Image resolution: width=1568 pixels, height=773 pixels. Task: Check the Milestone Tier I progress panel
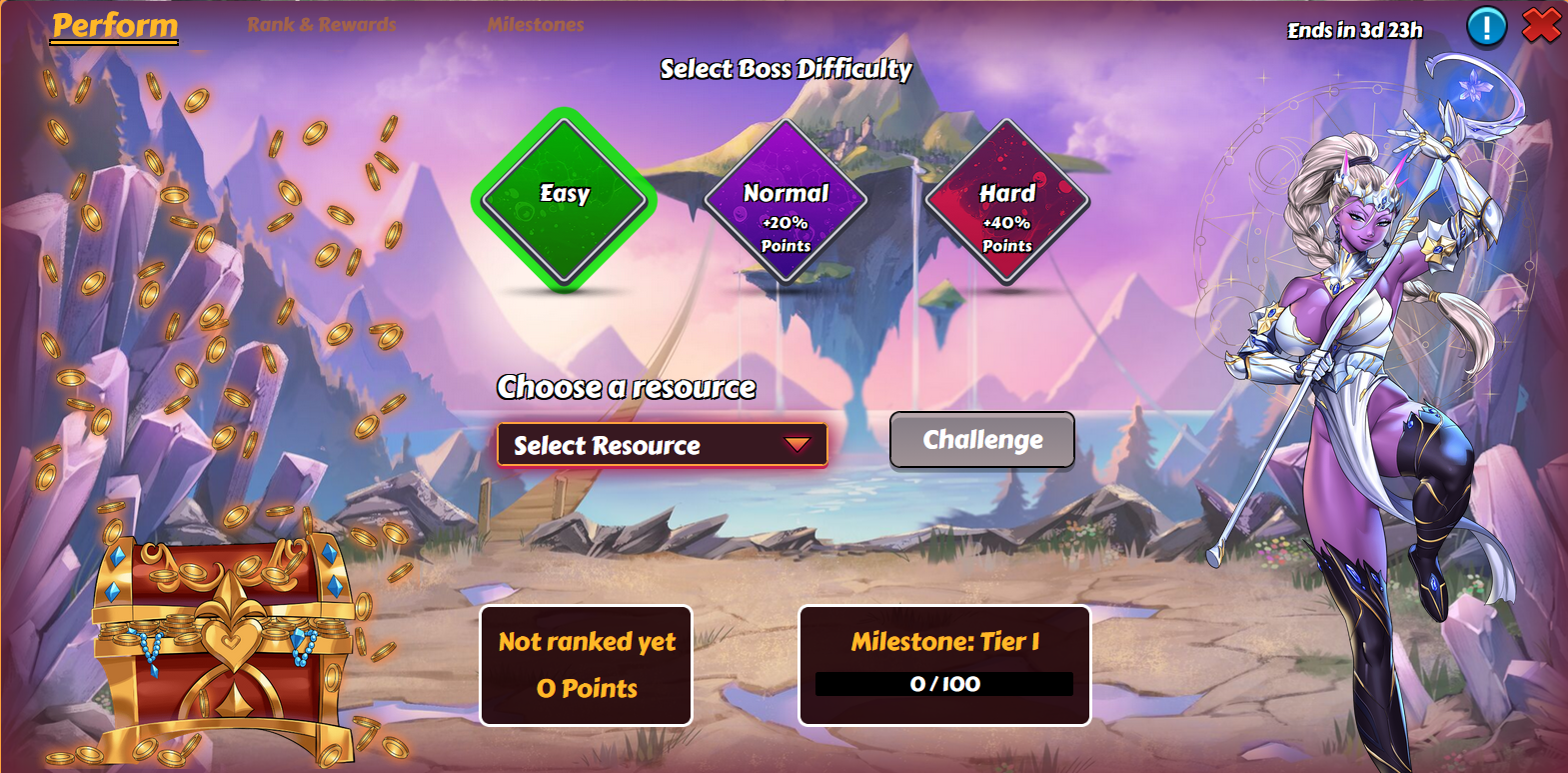click(x=943, y=665)
